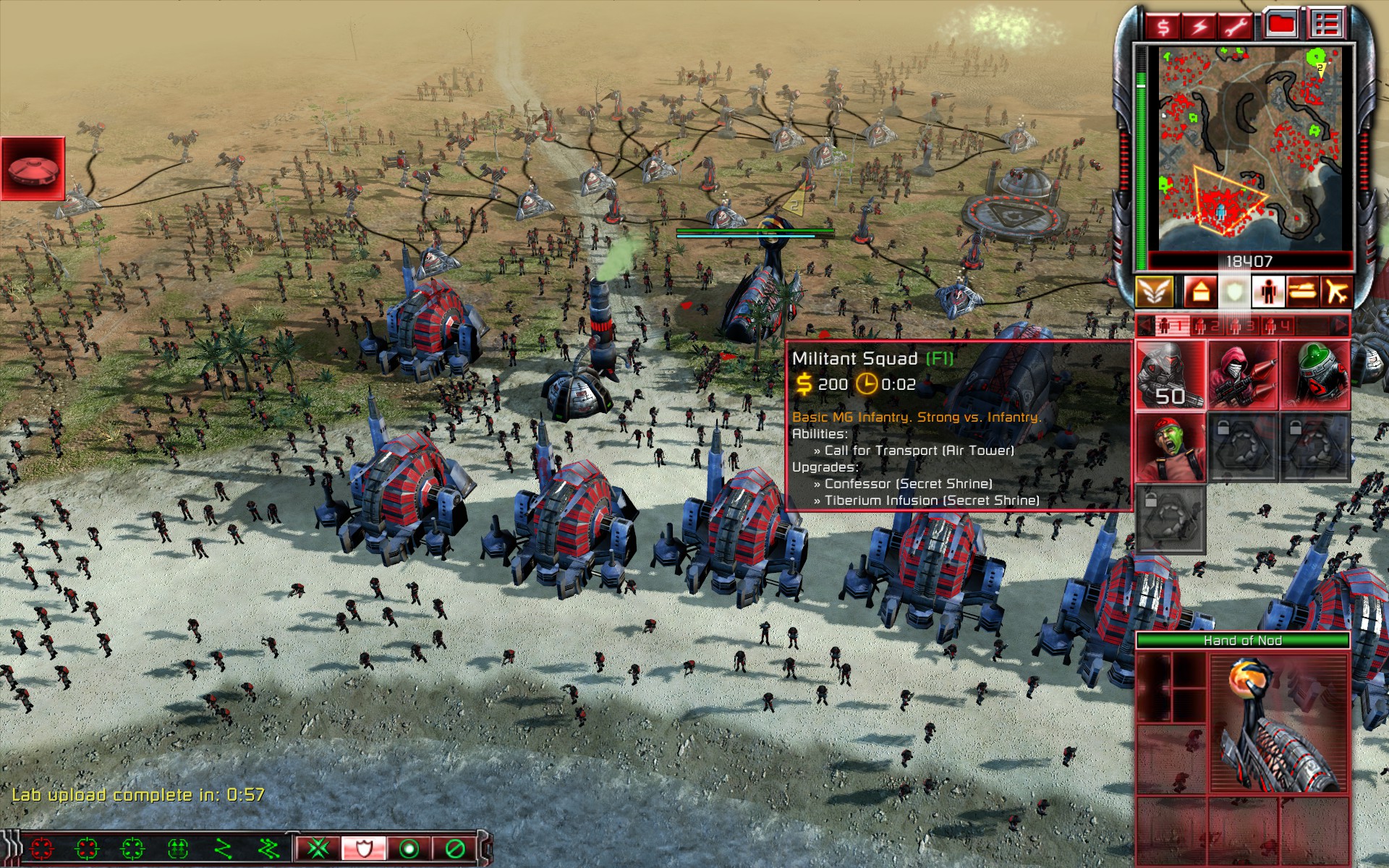Image resolution: width=1389 pixels, height=868 pixels.
Task: Select infantry production queue 4
Action: 1277,326
